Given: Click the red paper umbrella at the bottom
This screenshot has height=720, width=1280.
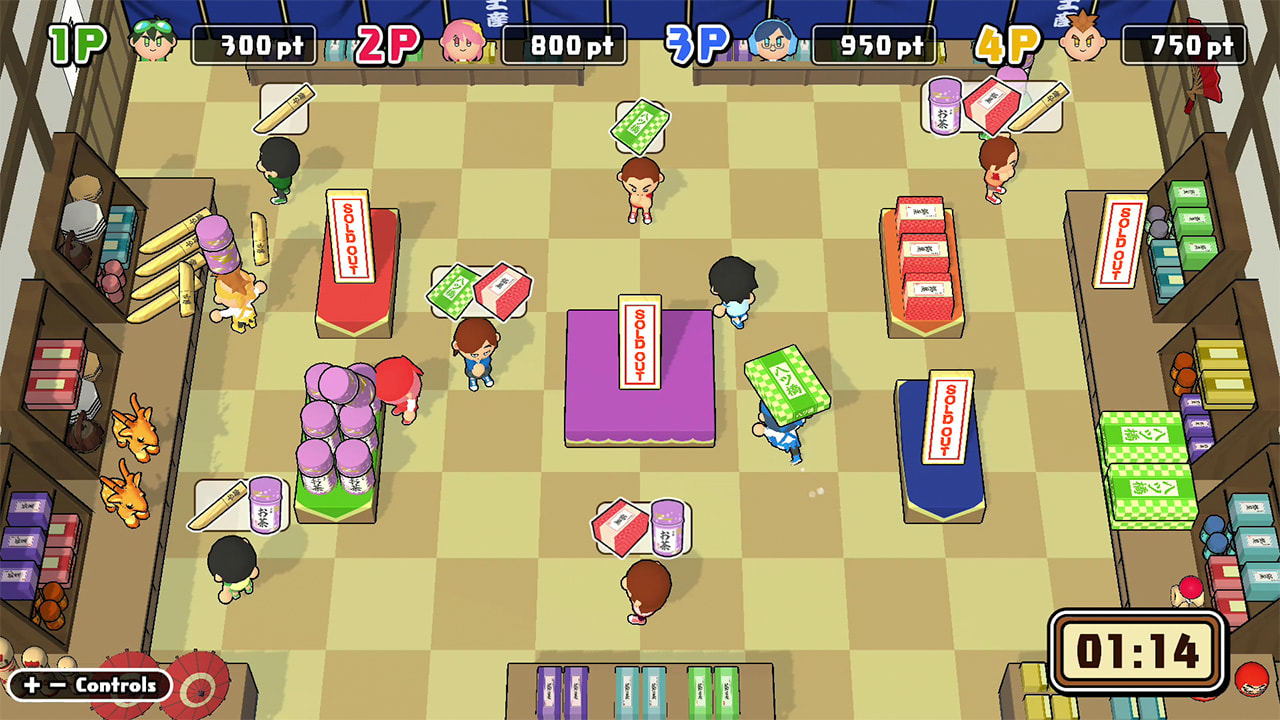Looking at the screenshot, I should pos(196,688).
